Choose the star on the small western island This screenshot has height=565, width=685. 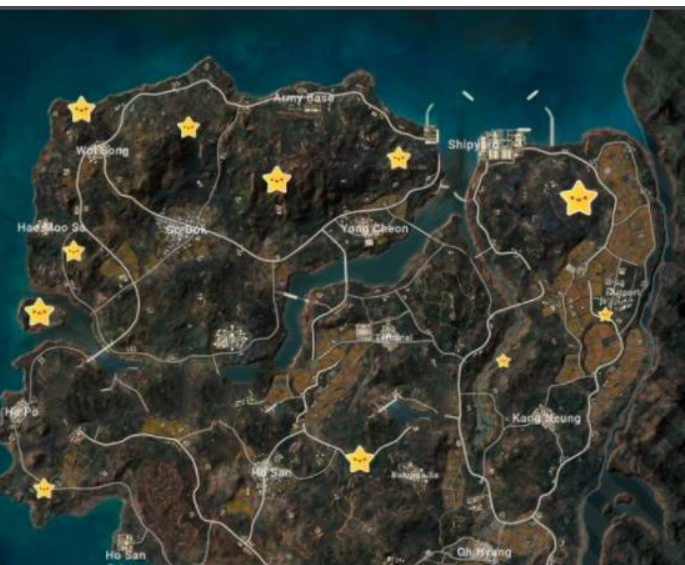point(39,312)
